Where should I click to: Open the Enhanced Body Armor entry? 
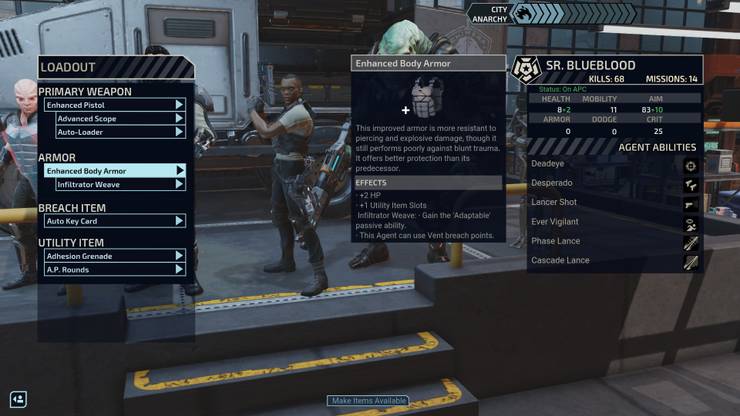click(114, 171)
